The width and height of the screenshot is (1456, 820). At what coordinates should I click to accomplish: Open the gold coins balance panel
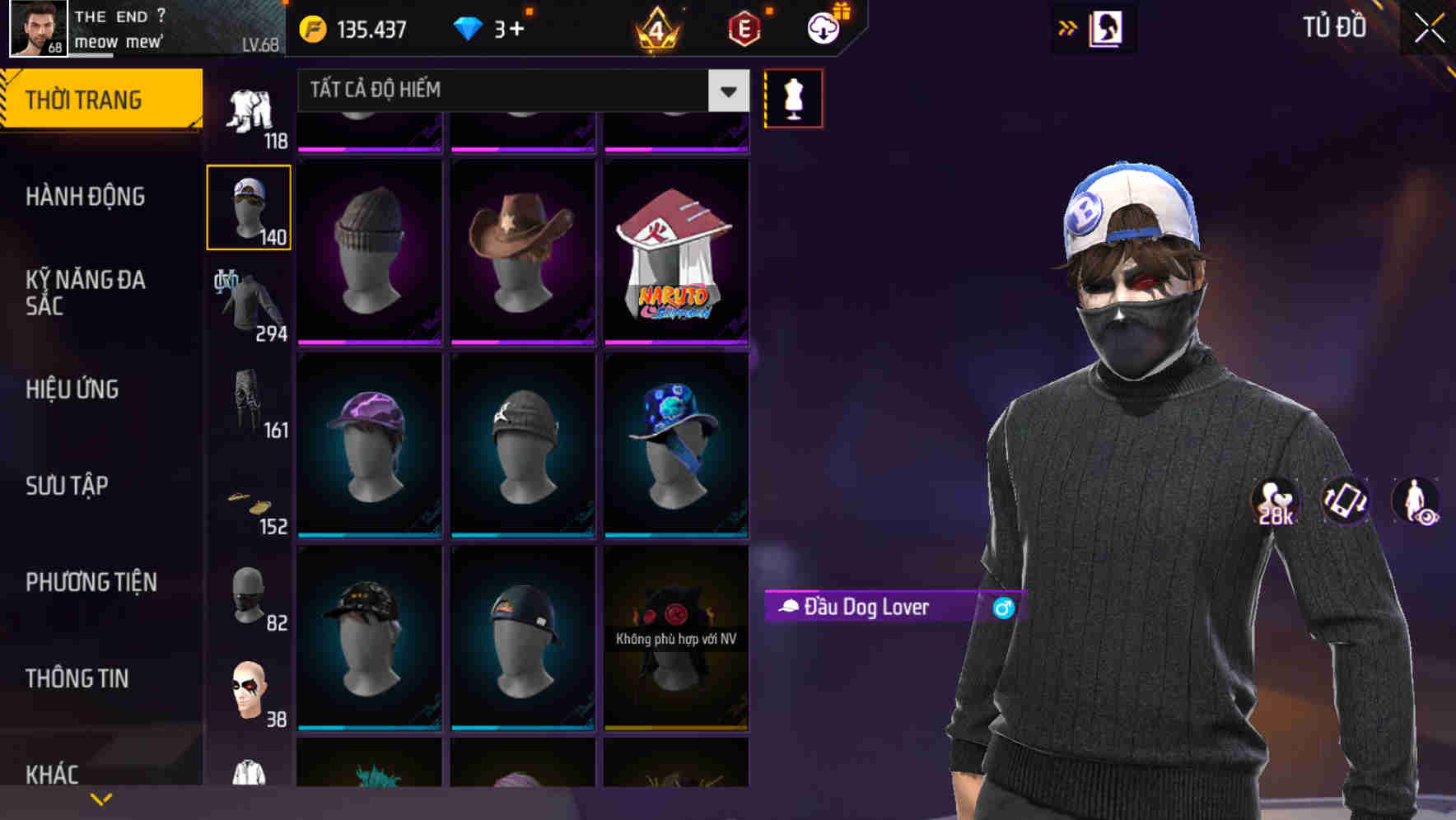point(313,30)
